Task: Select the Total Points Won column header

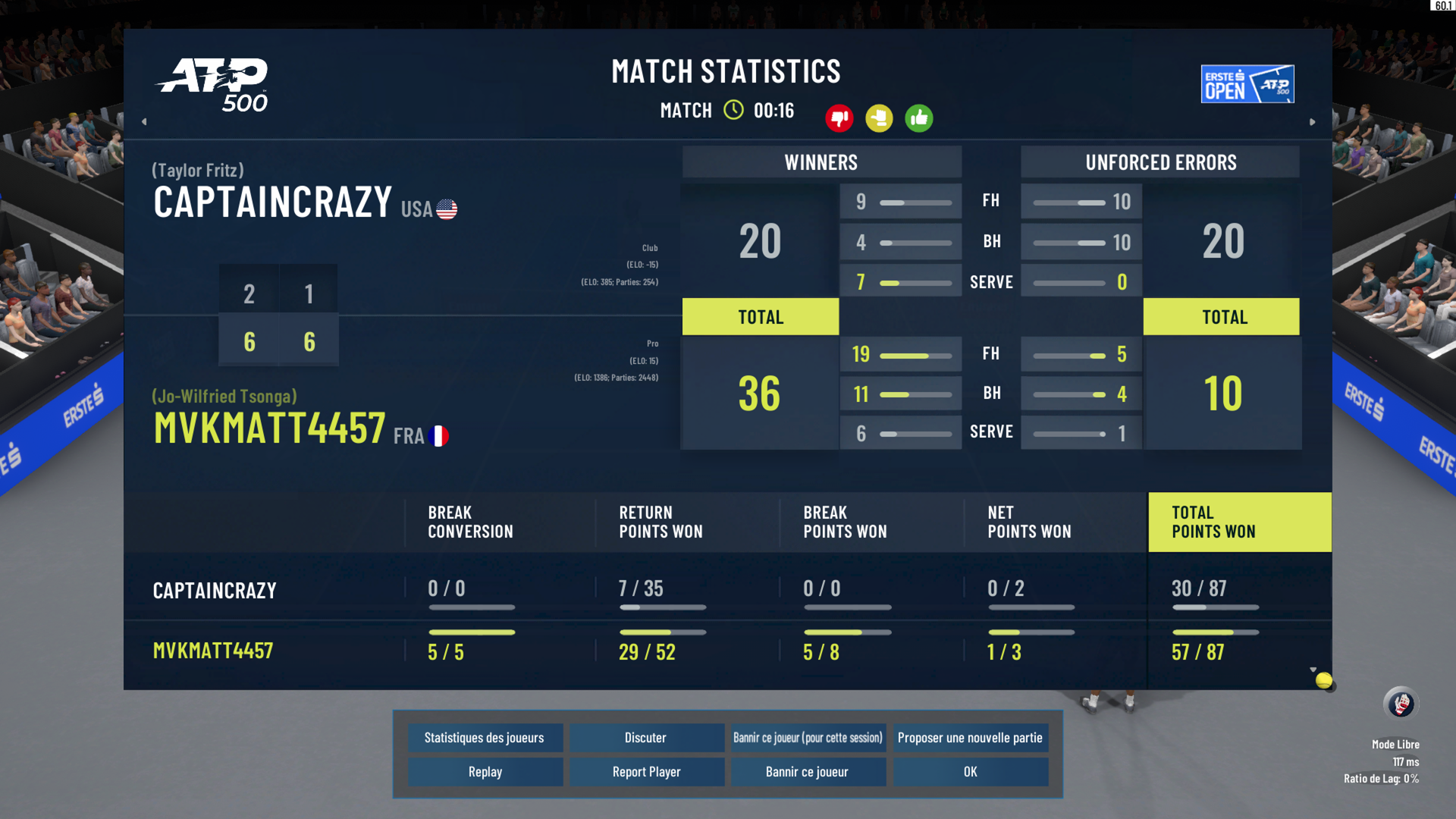Action: [x=1239, y=522]
